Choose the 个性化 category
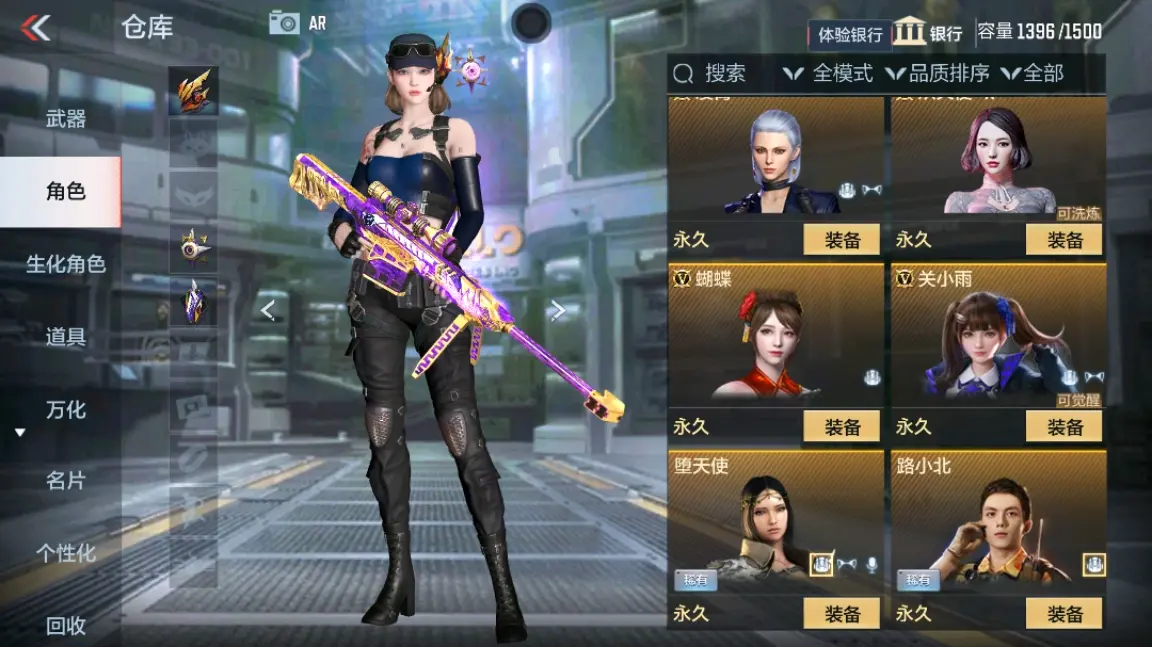The image size is (1152, 647). (66, 553)
